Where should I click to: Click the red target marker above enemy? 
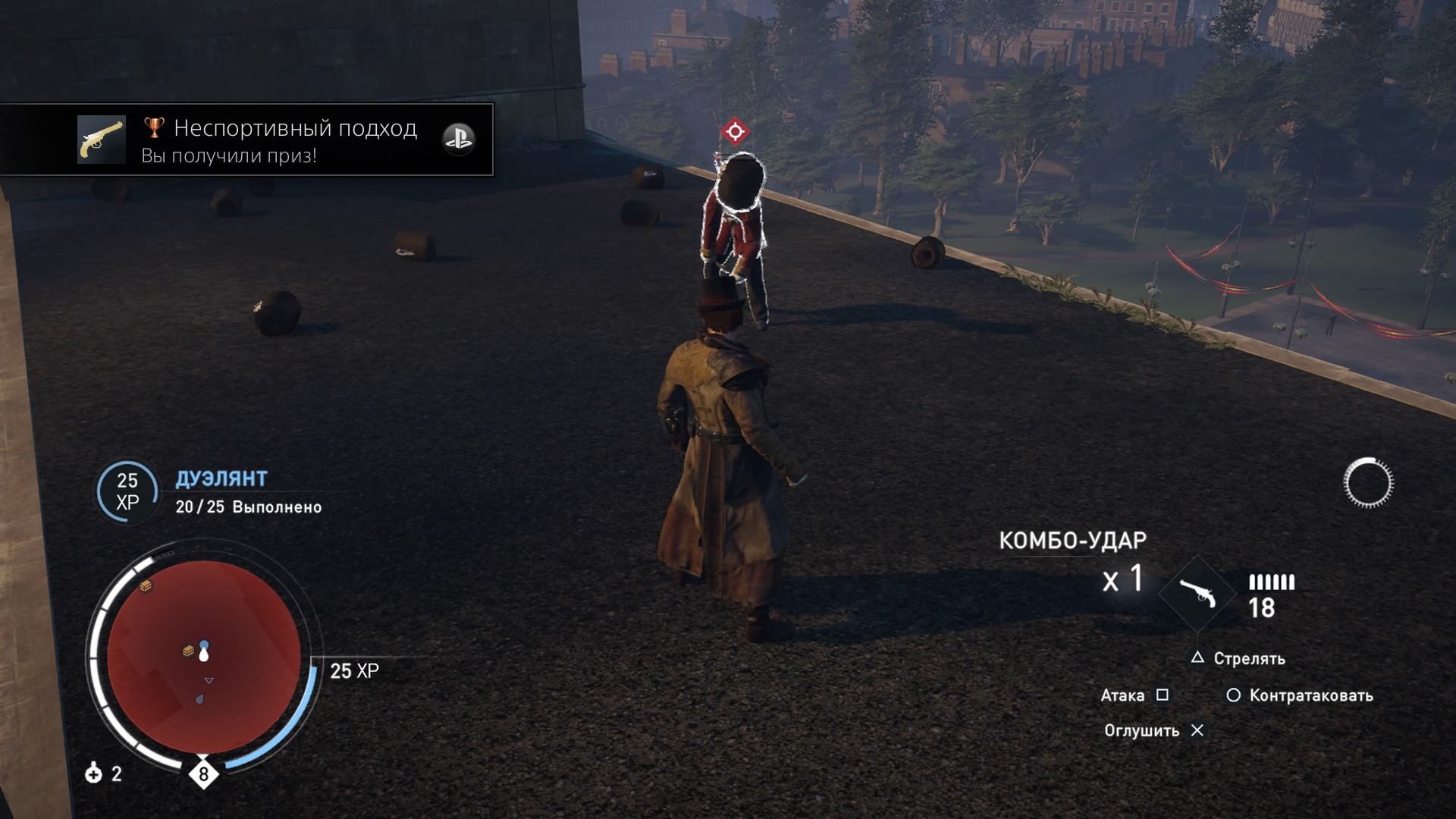click(x=734, y=132)
